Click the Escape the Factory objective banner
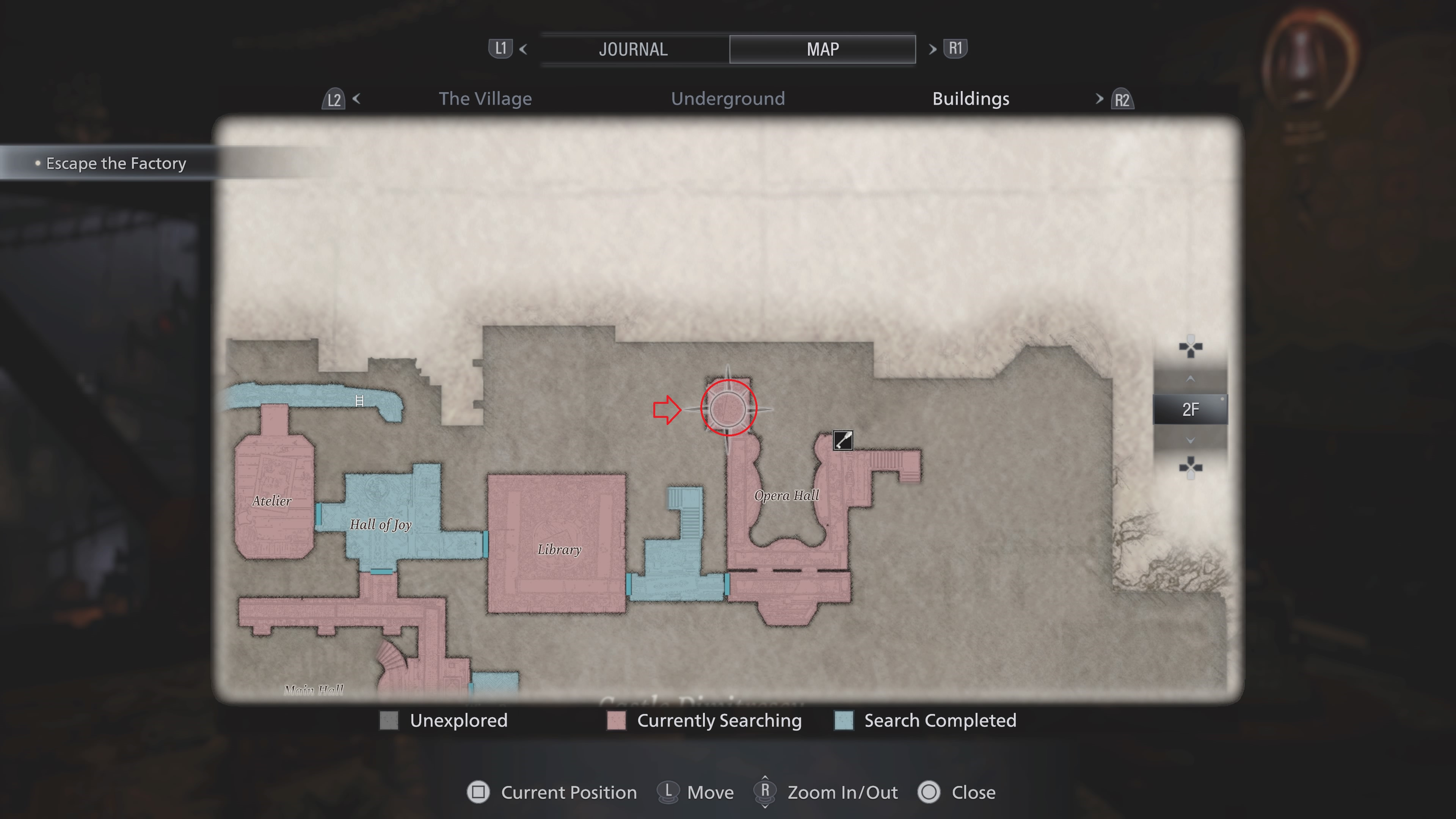This screenshot has height=819, width=1456. coord(115,163)
